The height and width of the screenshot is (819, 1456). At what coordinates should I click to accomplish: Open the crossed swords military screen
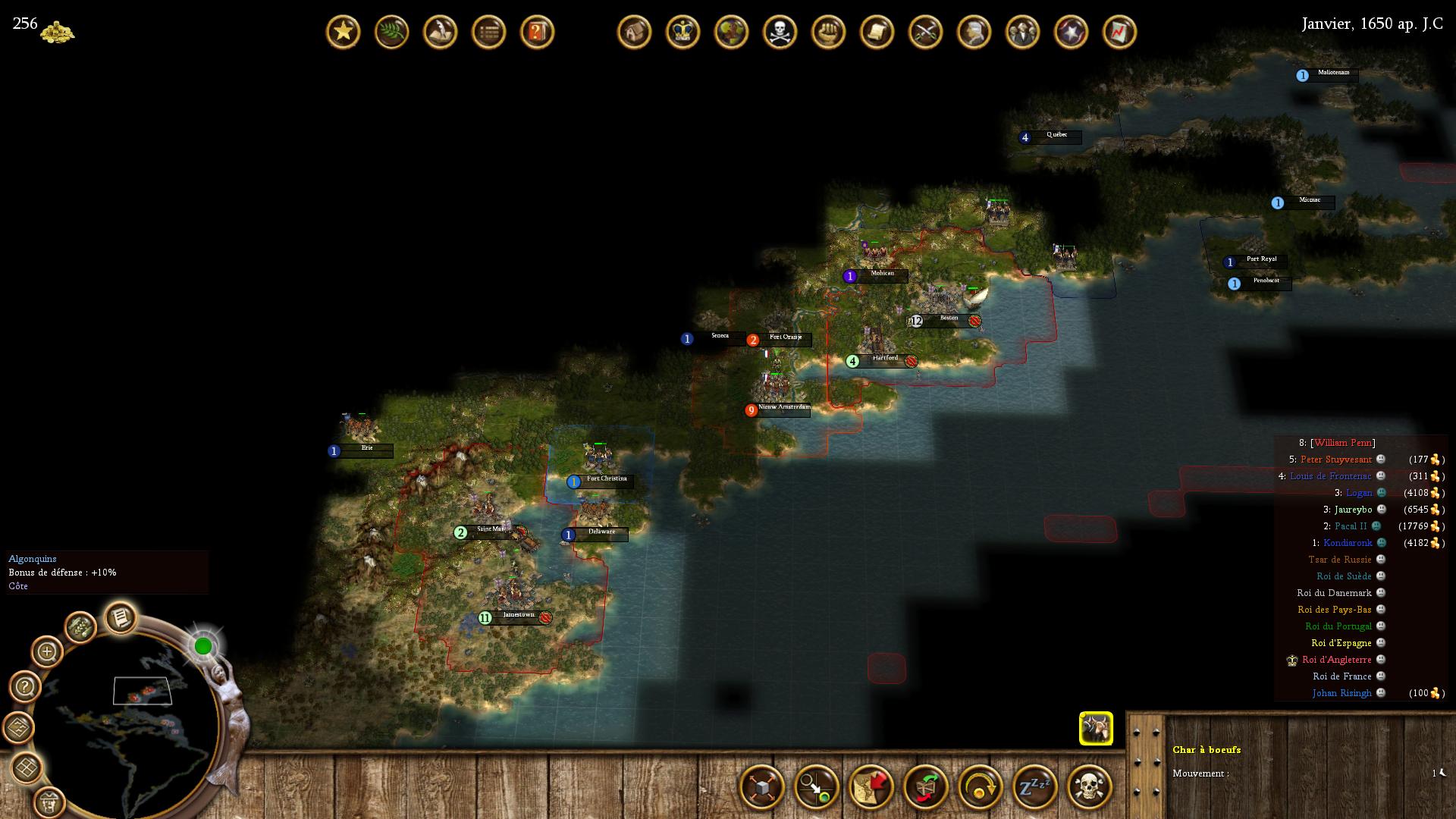tap(926, 32)
